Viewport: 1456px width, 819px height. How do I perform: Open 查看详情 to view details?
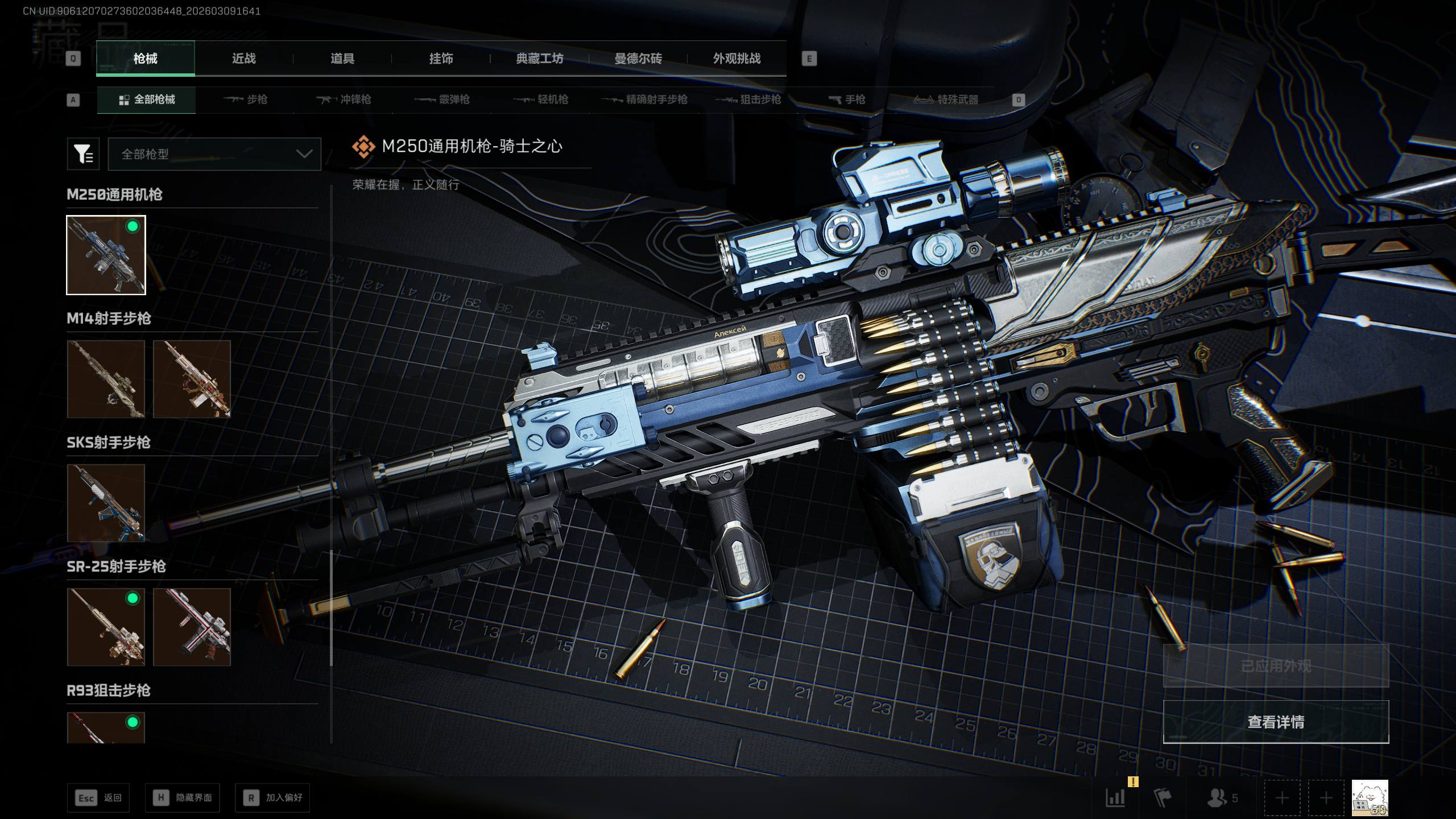point(1276,722)
